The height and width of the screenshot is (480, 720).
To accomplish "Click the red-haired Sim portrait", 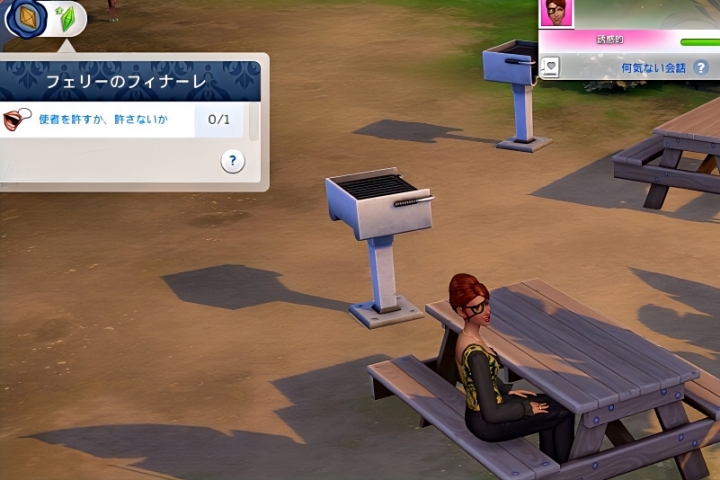I will [x=554, y=13].
